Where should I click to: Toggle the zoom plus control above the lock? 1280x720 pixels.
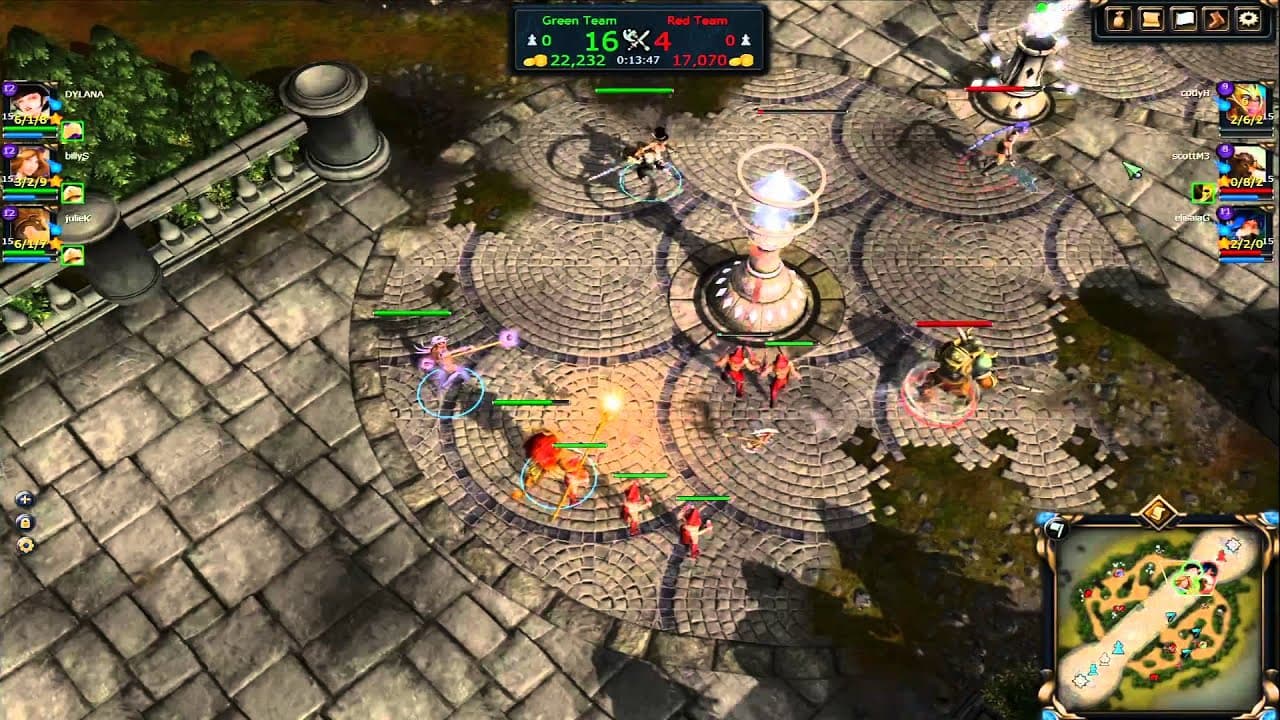tap(23, 499)
